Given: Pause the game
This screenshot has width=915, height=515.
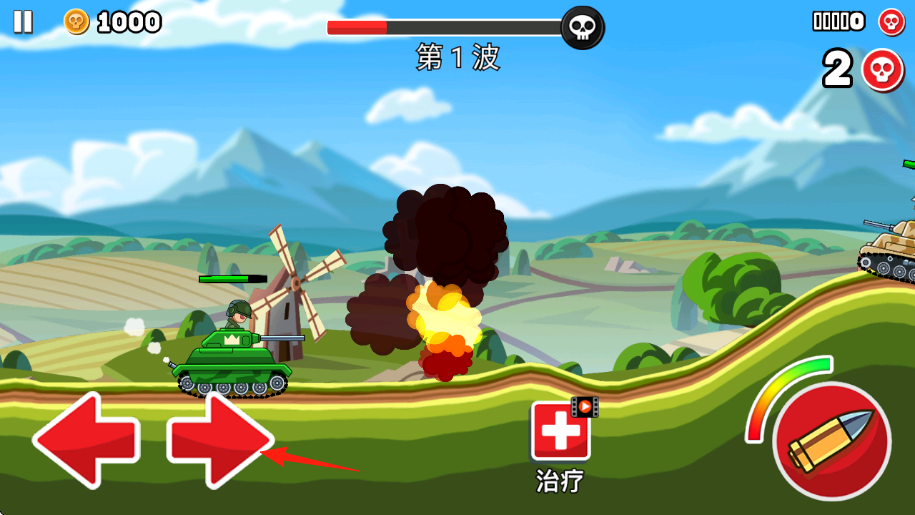Looking at the screenshot, I should pos(22,21).
